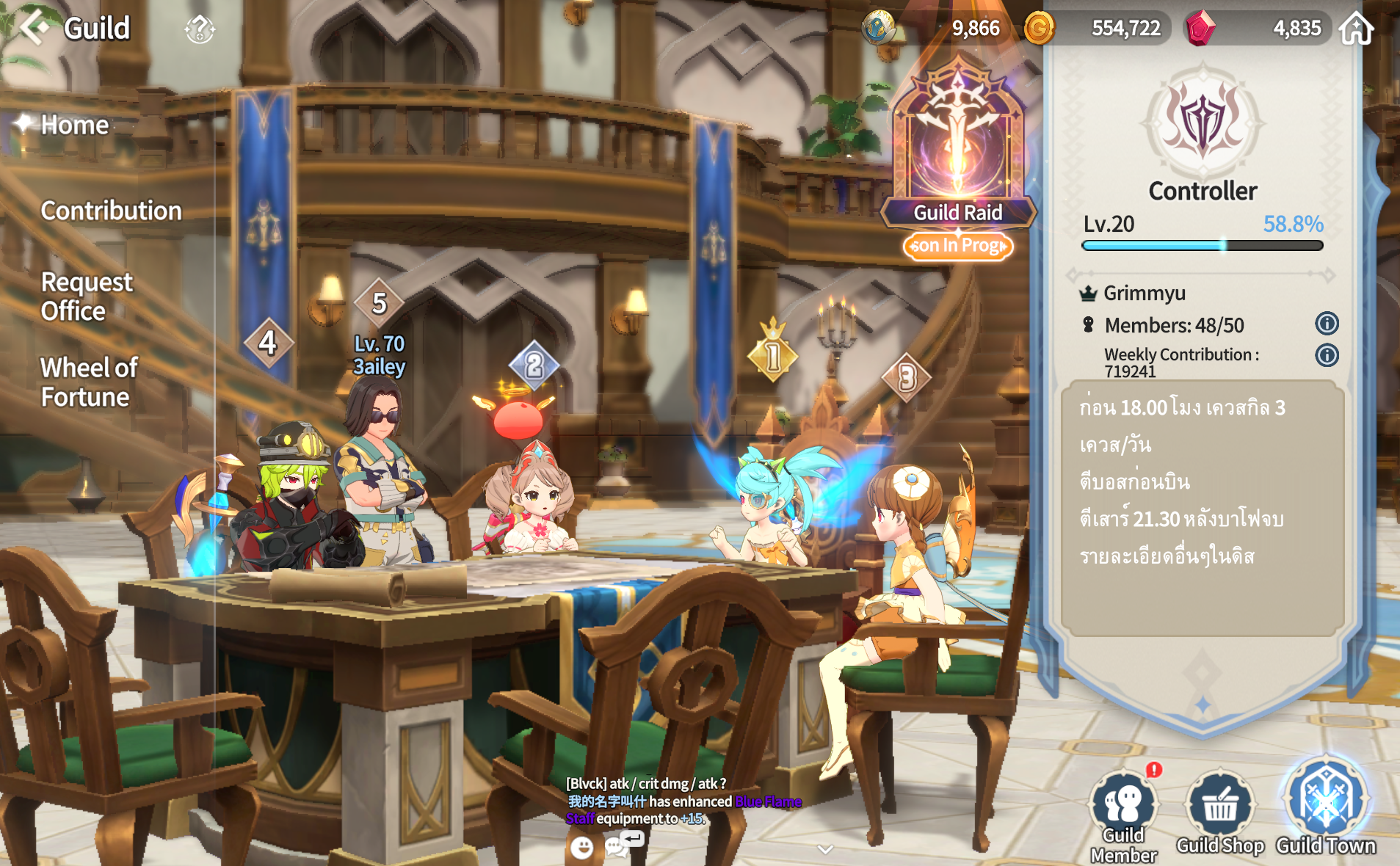Tap the gold coin currency

(1039, 29)
